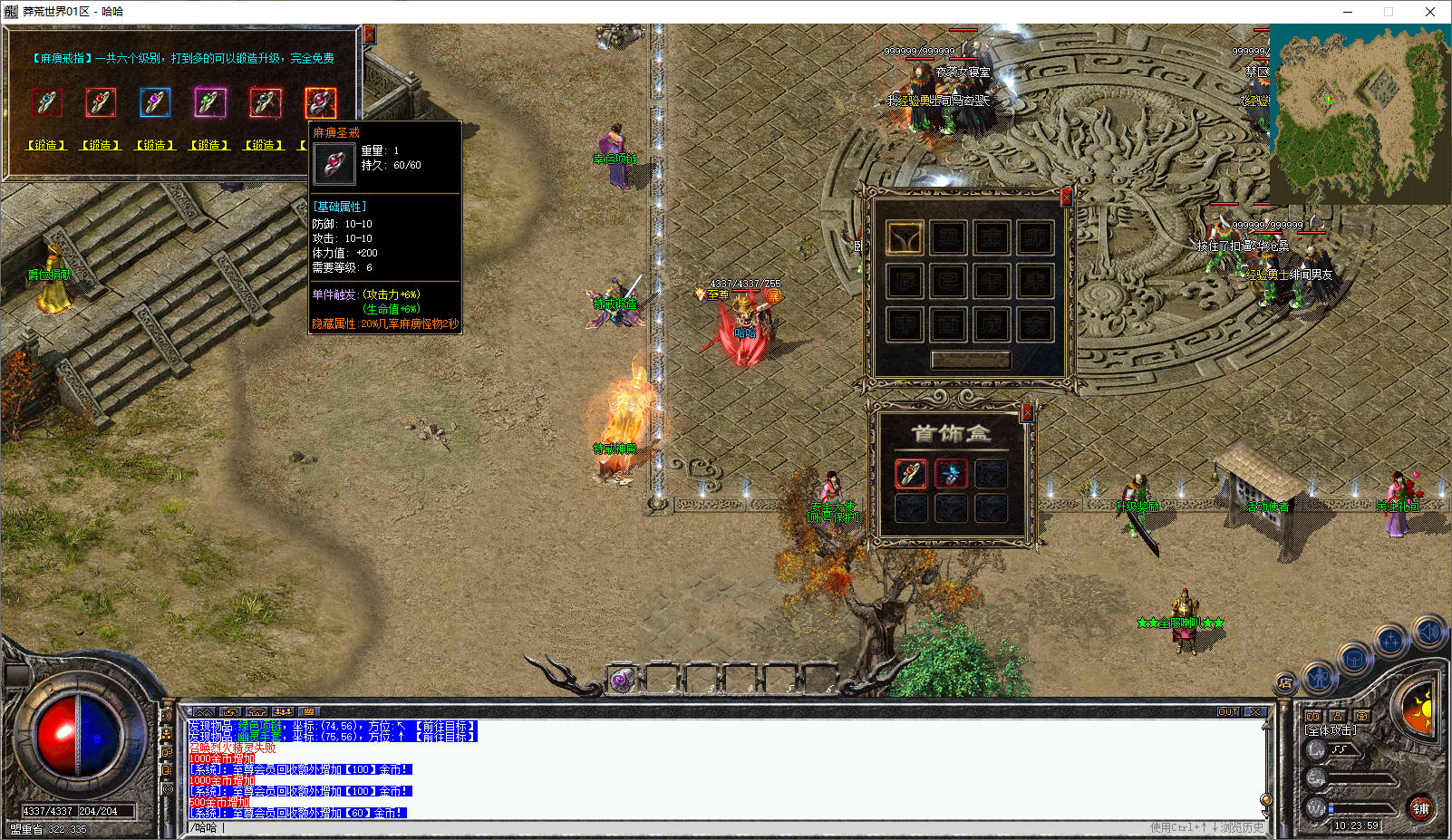The height and width of the screenshot is (840, 1452).
Task: Click the wide button below the zodiac grid
Action: tap(970, 360)
